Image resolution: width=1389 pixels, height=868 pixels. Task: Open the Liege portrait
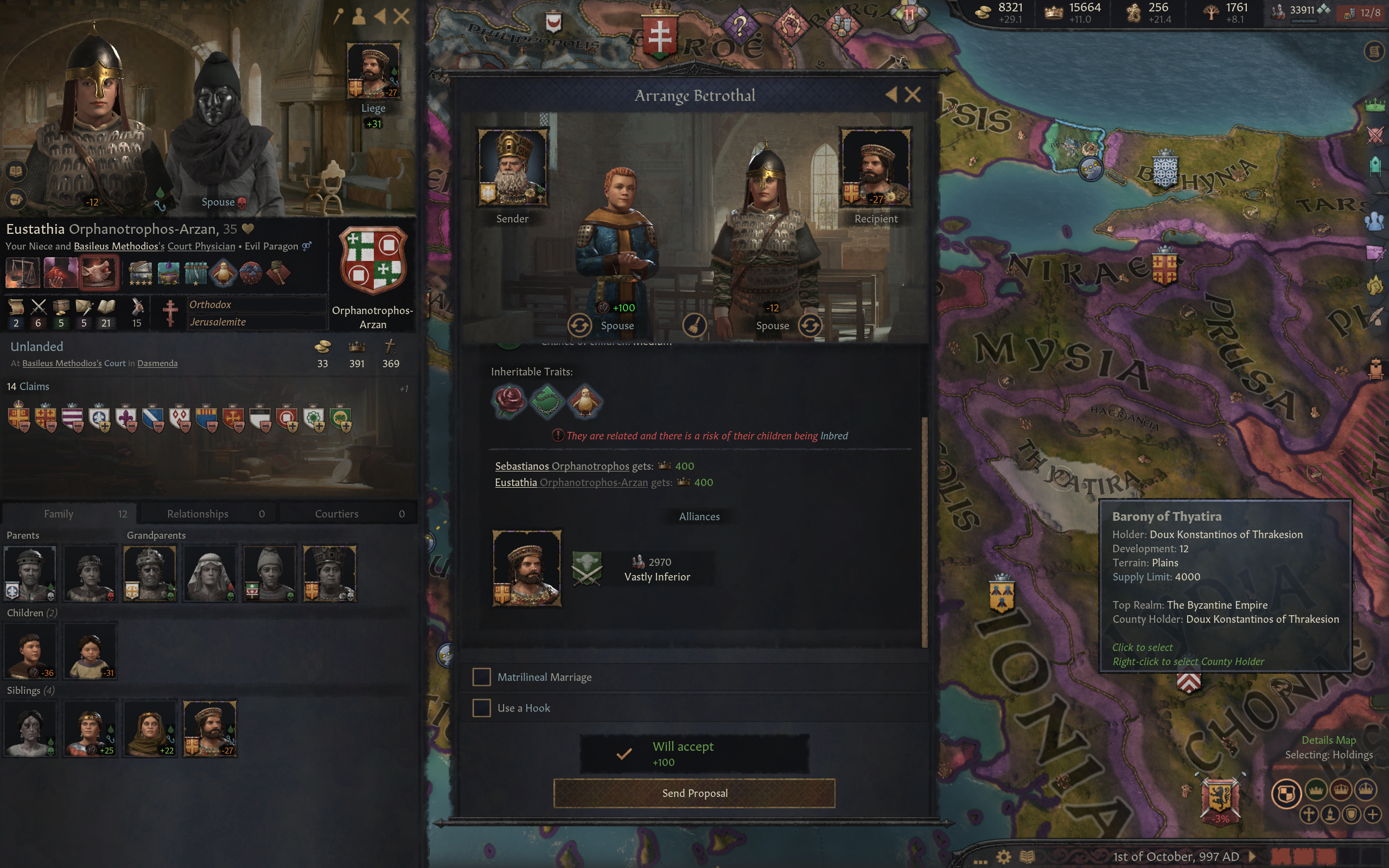tap(373, 71)
